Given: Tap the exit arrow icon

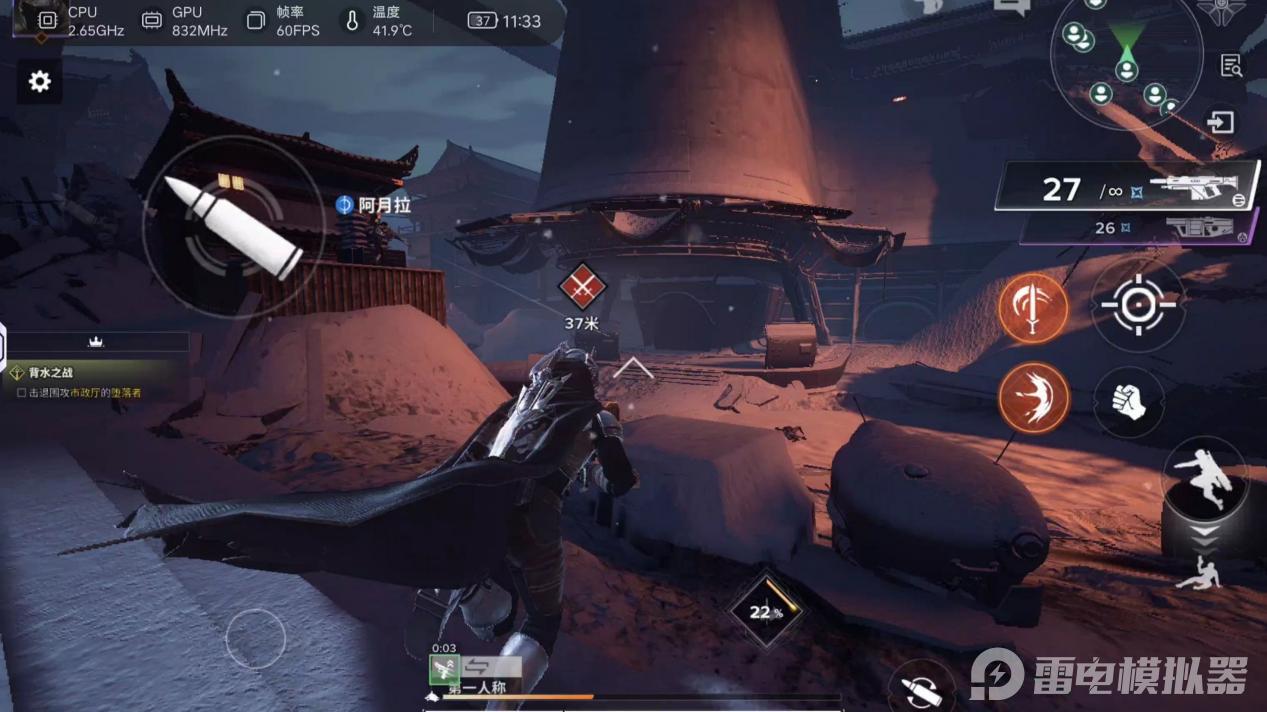Looking at the screenshot, I should [x=1220, y=123].
